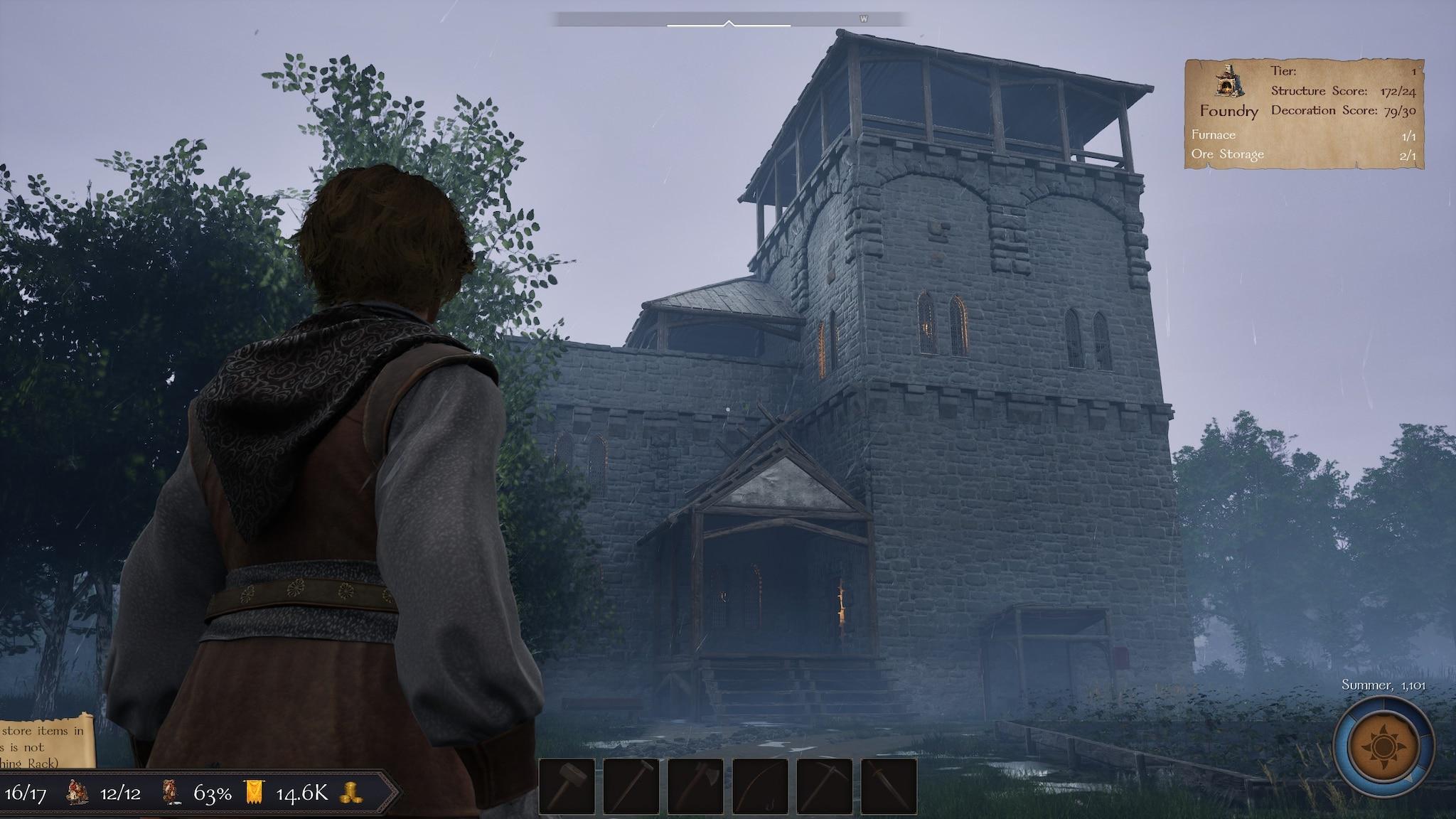Select the sword hotbar slot
Viewport: 1456px width, 819px height.
[889, 786]
